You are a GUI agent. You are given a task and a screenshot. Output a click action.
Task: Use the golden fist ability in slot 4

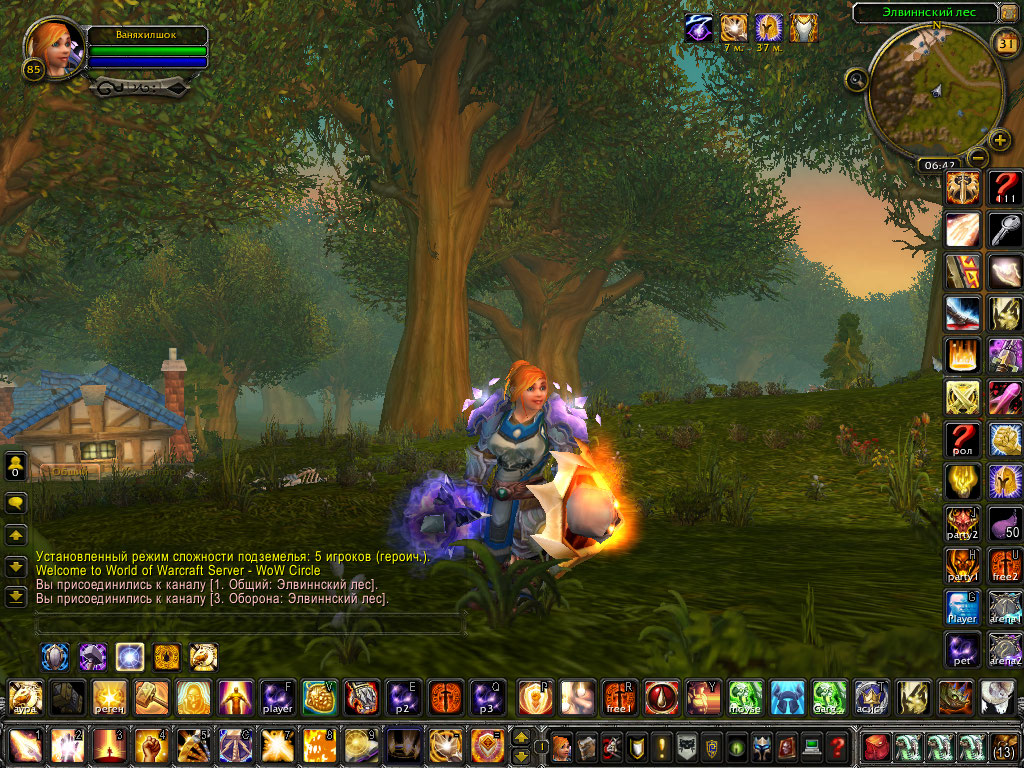pos(151,746)
